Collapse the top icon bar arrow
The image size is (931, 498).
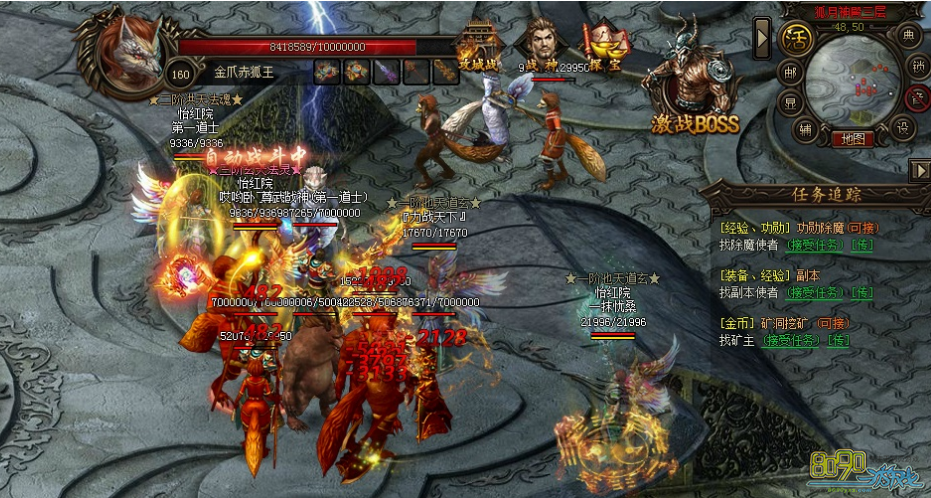[x=763, y=37]
